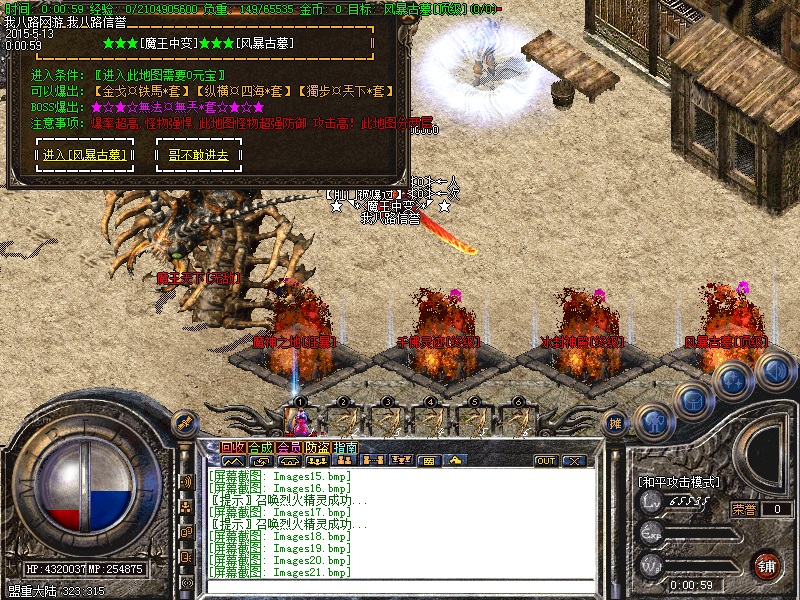Toggle the sound speaker button
Screen dimensions: 800x600
point(774,371)
